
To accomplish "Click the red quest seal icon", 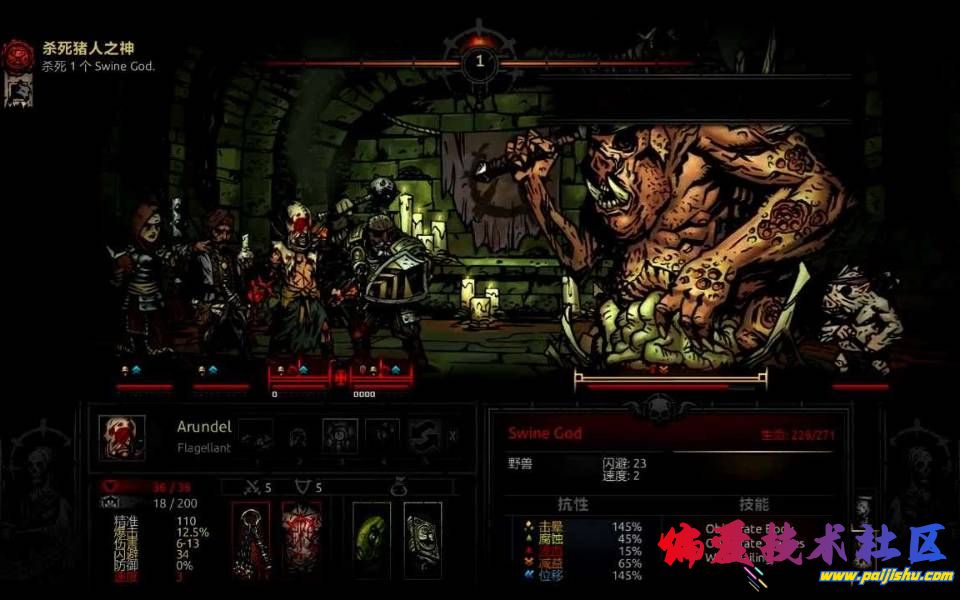I will 17,54.
